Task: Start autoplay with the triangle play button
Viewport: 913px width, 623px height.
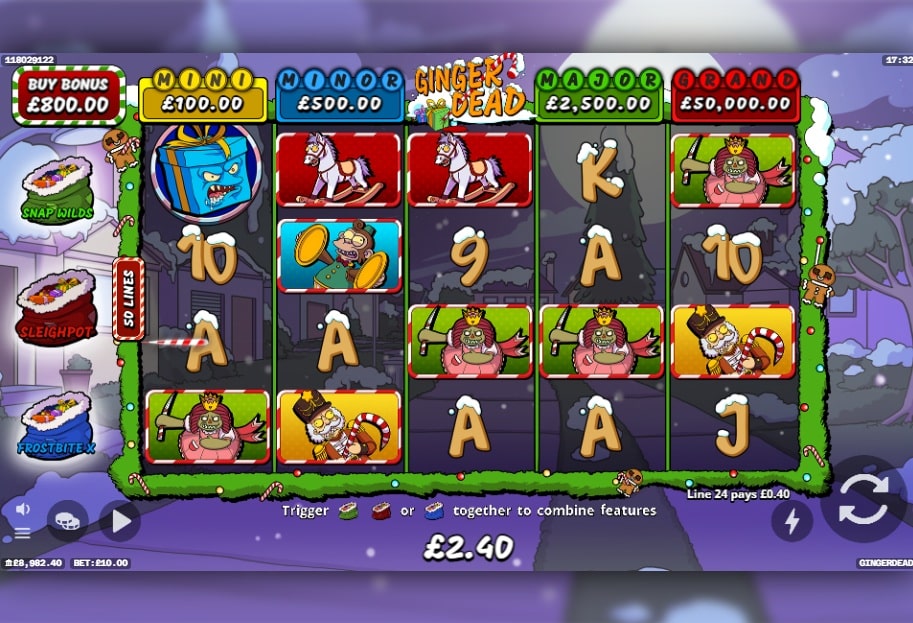Action: pyautogui.click(x=119, y=521)
